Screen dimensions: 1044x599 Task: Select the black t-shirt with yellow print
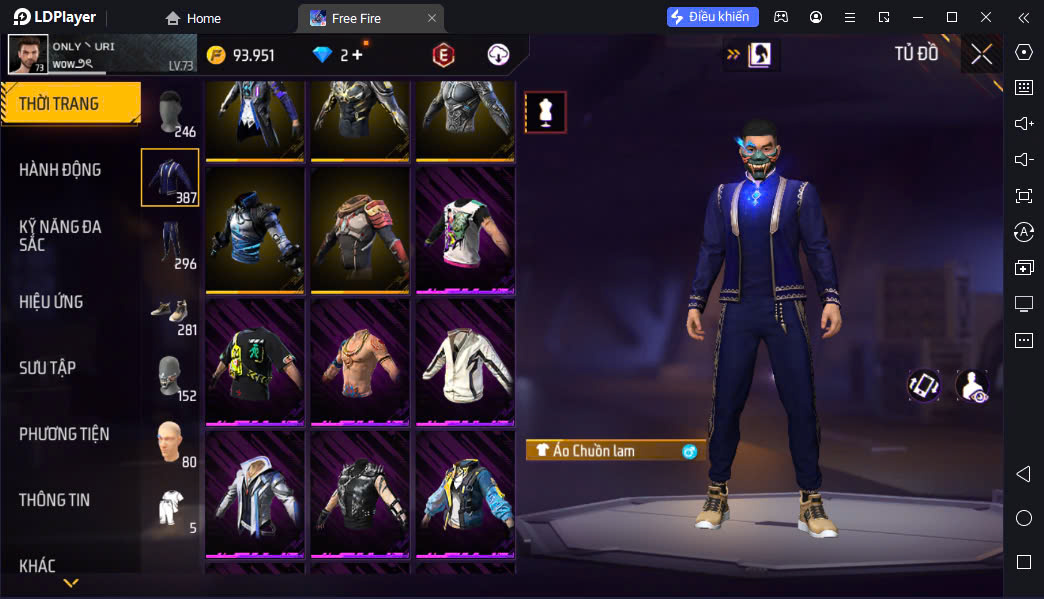(255, 361)
